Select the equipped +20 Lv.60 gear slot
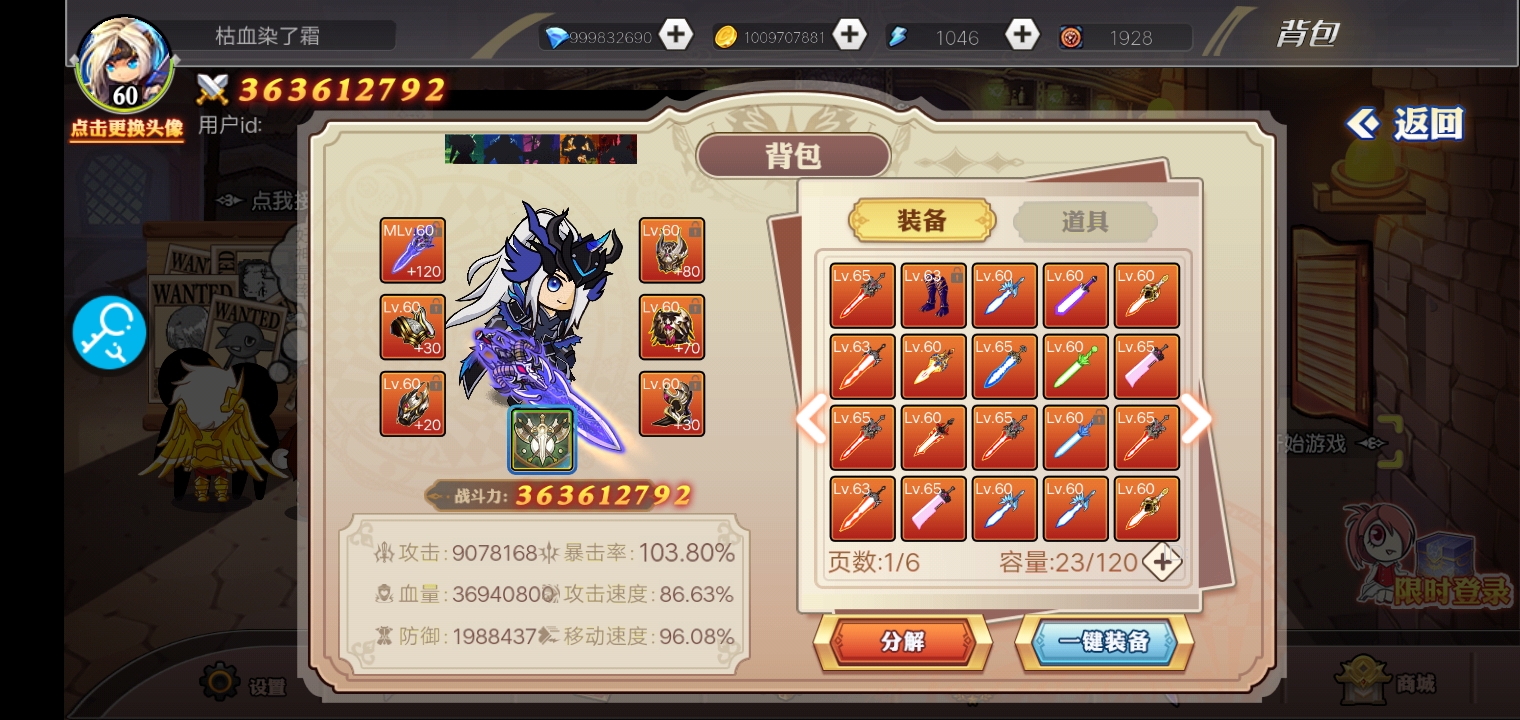1520x720 pixels. pos(412,404)
